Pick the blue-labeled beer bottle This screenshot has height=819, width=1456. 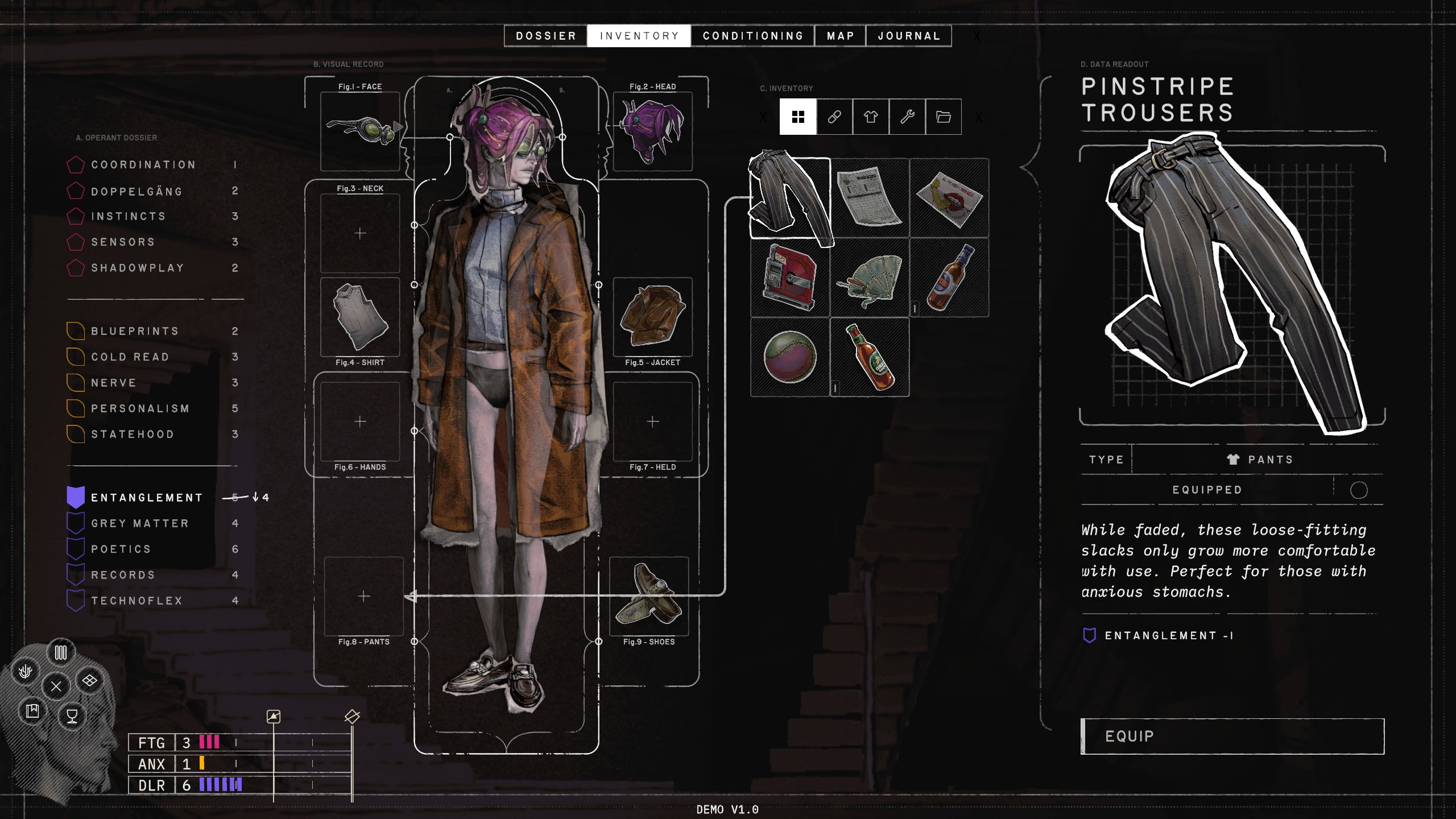(949, 278)
